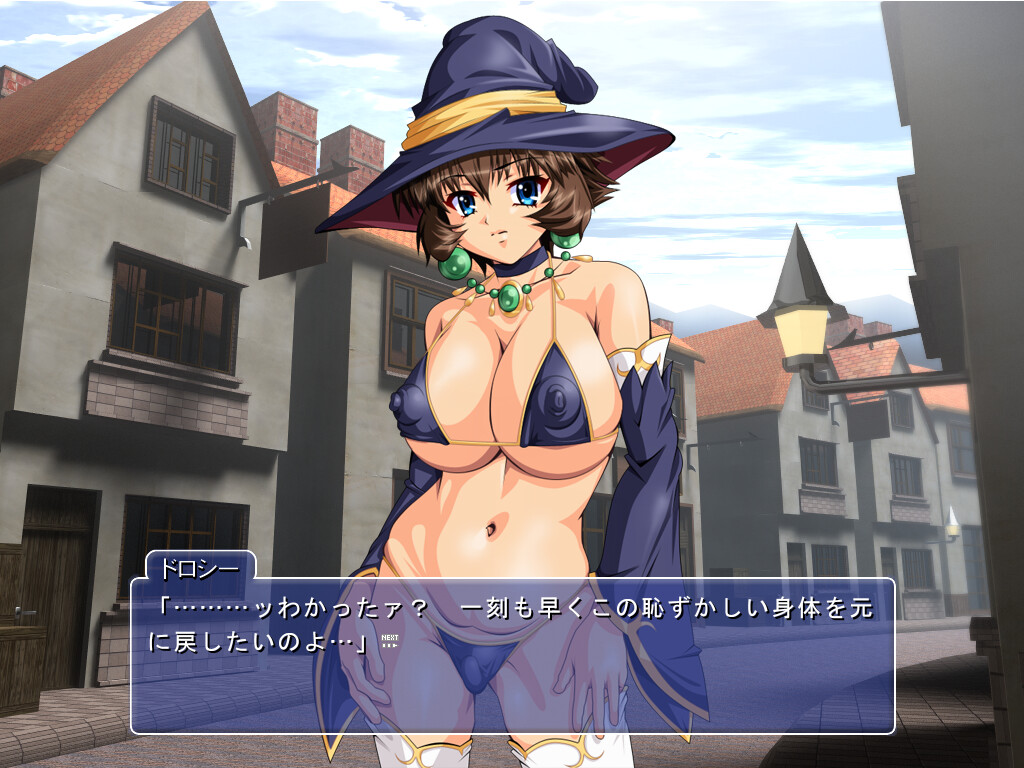Click the NEXT arrow to advance dialogue

[x=390, y=641]
